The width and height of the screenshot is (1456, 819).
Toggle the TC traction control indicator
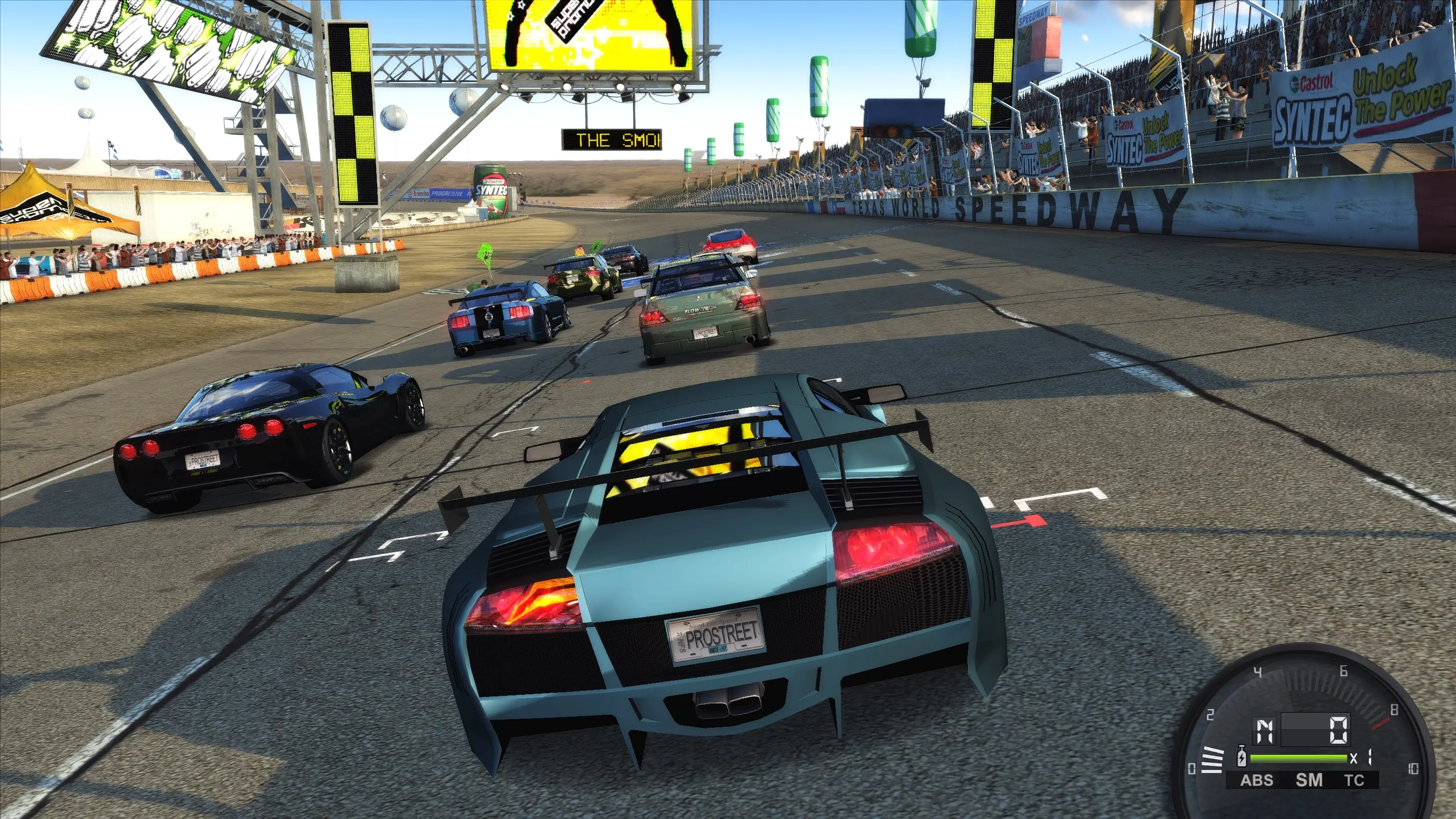[1354, 781]
